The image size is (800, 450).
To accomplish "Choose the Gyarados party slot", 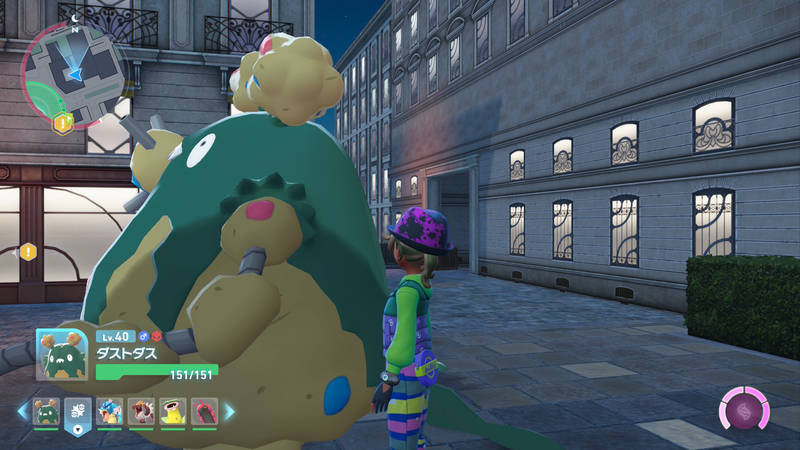I will tap(110, 411).
